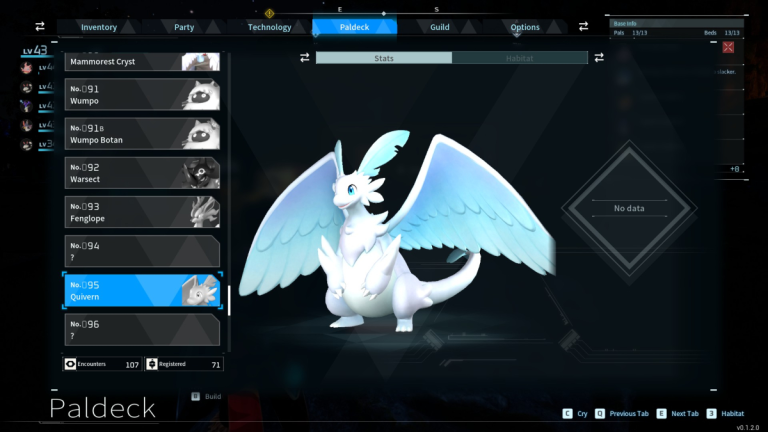Select the Quivern entry
This screenshot has height=432, width=768.
coord(142,290)
